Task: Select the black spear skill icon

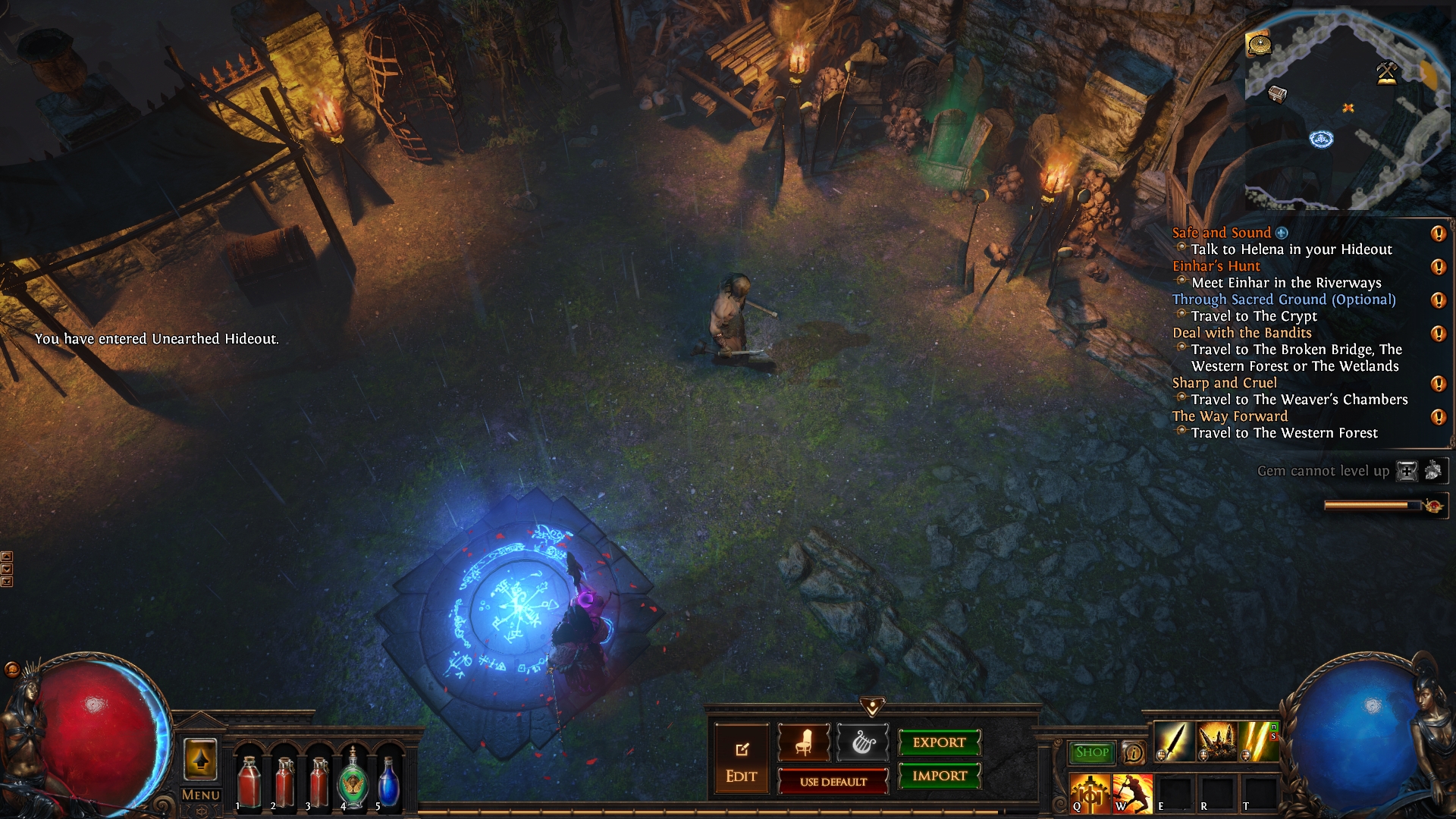Action: pos(1174,742)
